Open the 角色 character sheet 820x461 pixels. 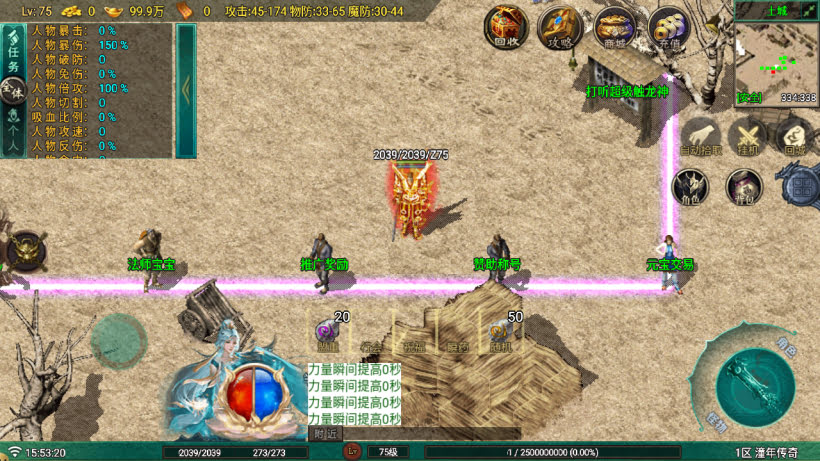pyautogui.click(x=691, y=187)
